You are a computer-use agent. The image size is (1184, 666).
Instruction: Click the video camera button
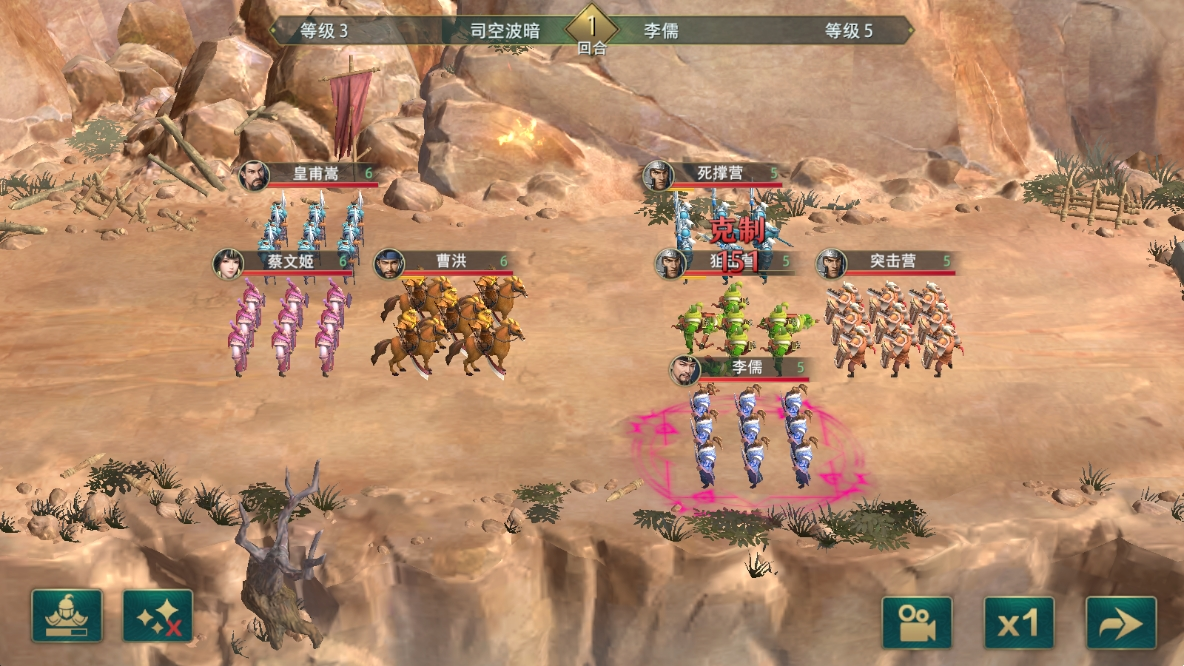tap(916, 623)
